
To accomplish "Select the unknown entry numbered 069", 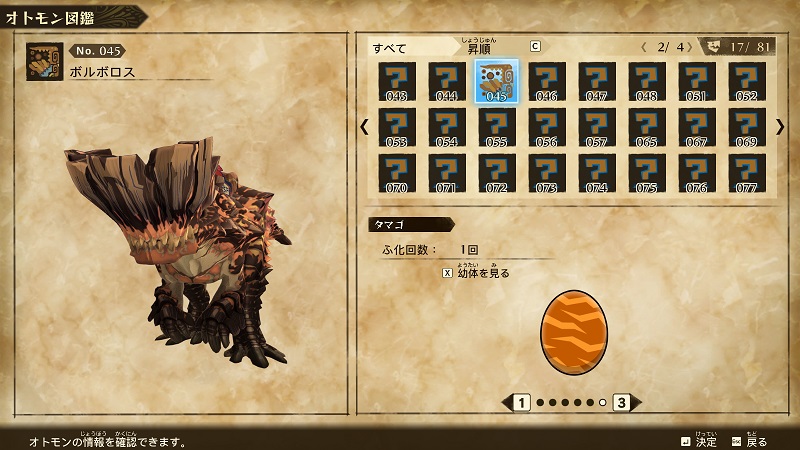I will [x=746, y=127].
